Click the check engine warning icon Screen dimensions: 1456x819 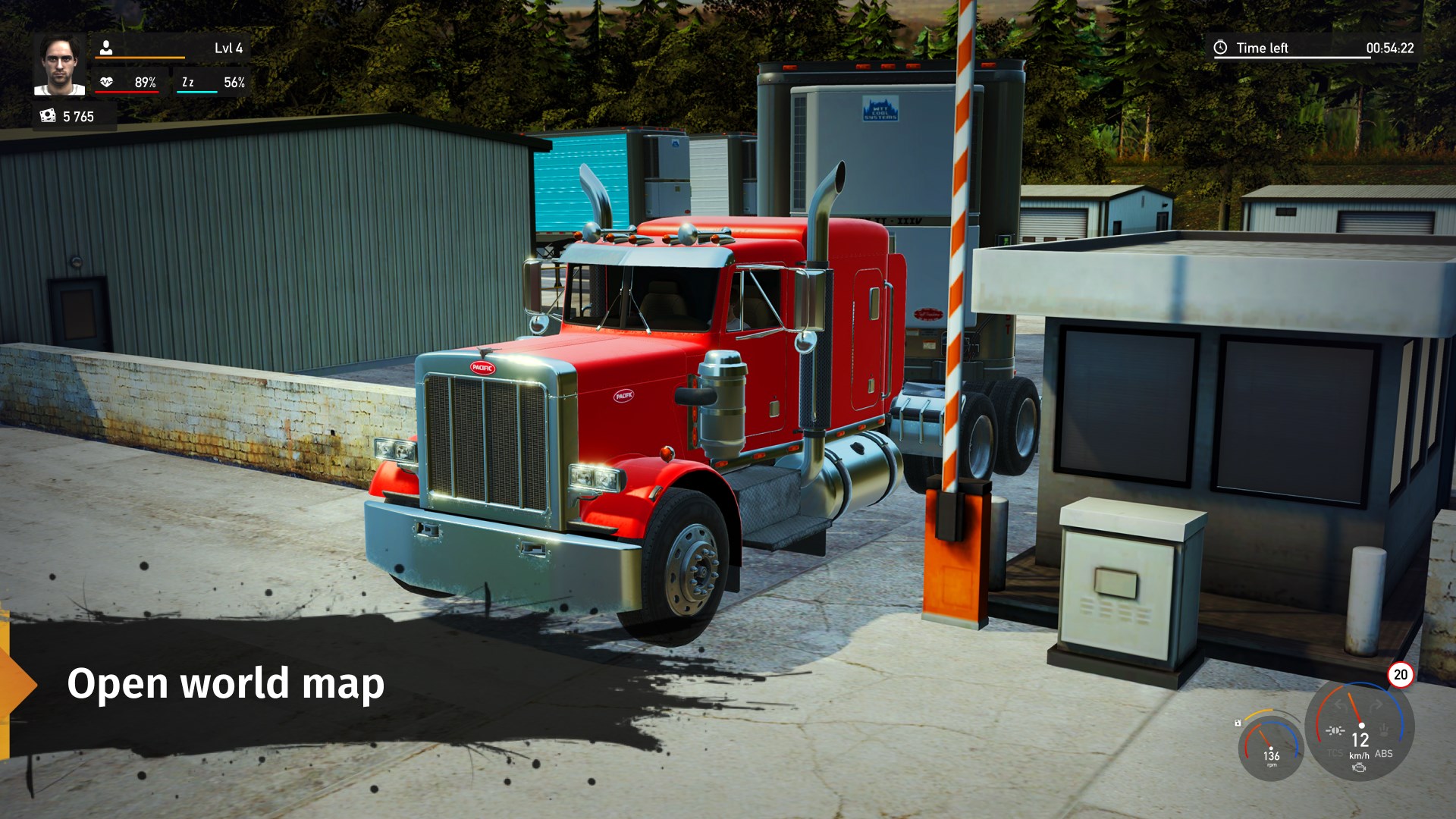coord(1359,767)
